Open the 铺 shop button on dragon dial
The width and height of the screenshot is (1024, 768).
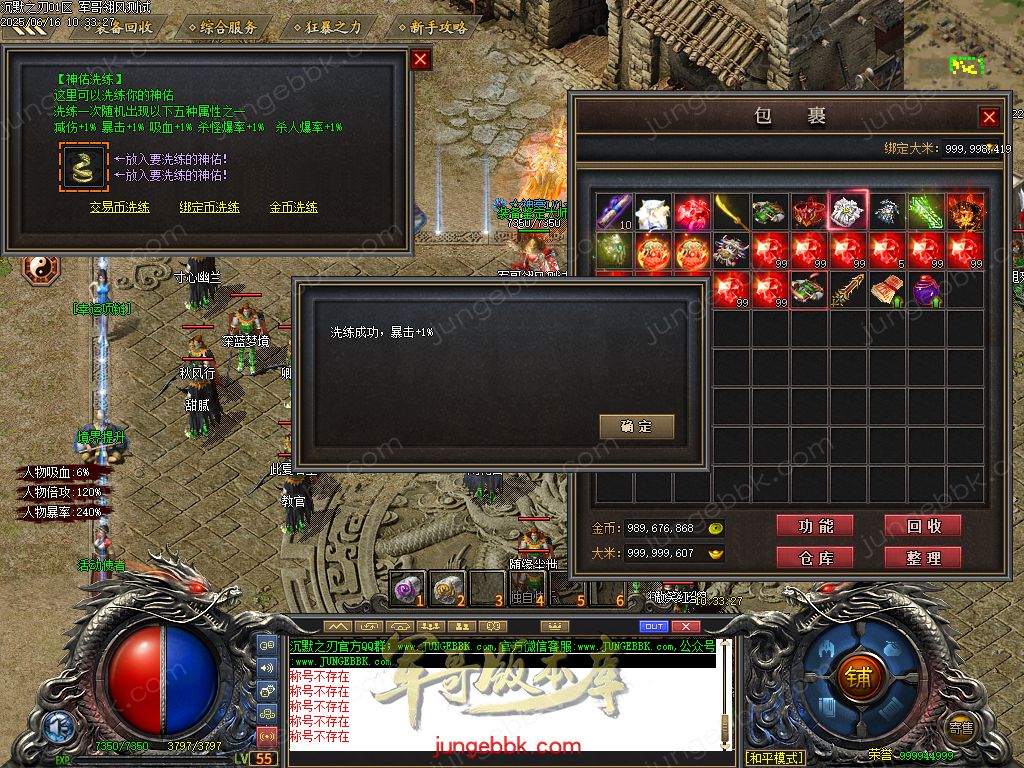point(857,675)
